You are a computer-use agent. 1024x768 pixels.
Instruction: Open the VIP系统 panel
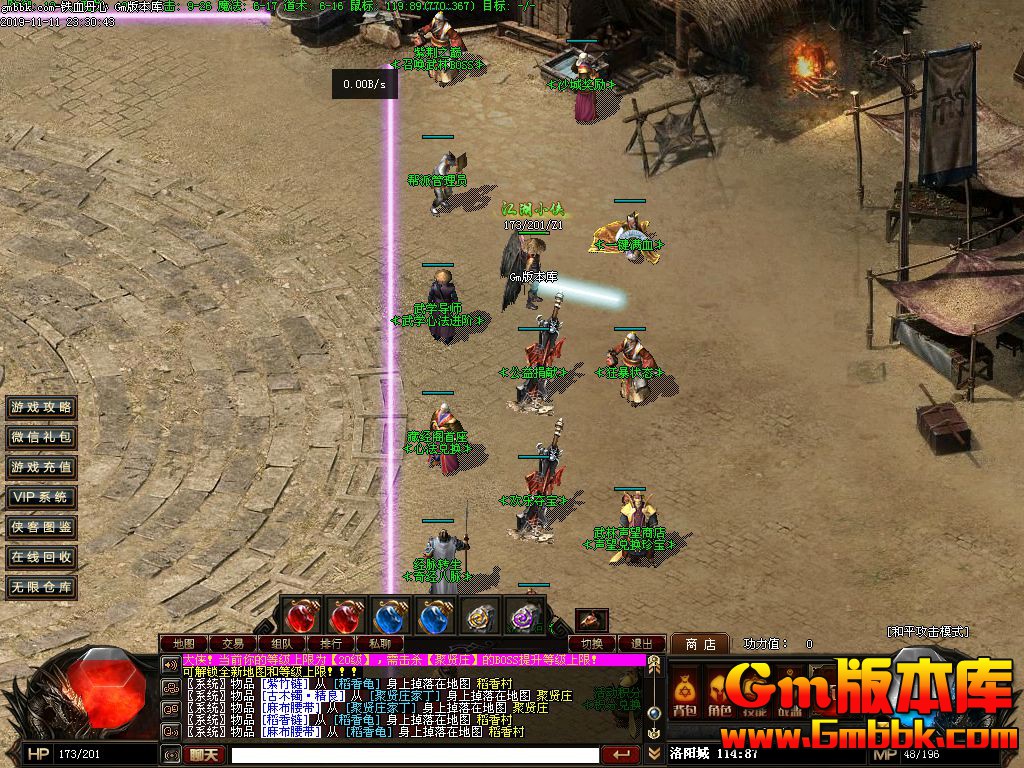coord(41,497)
